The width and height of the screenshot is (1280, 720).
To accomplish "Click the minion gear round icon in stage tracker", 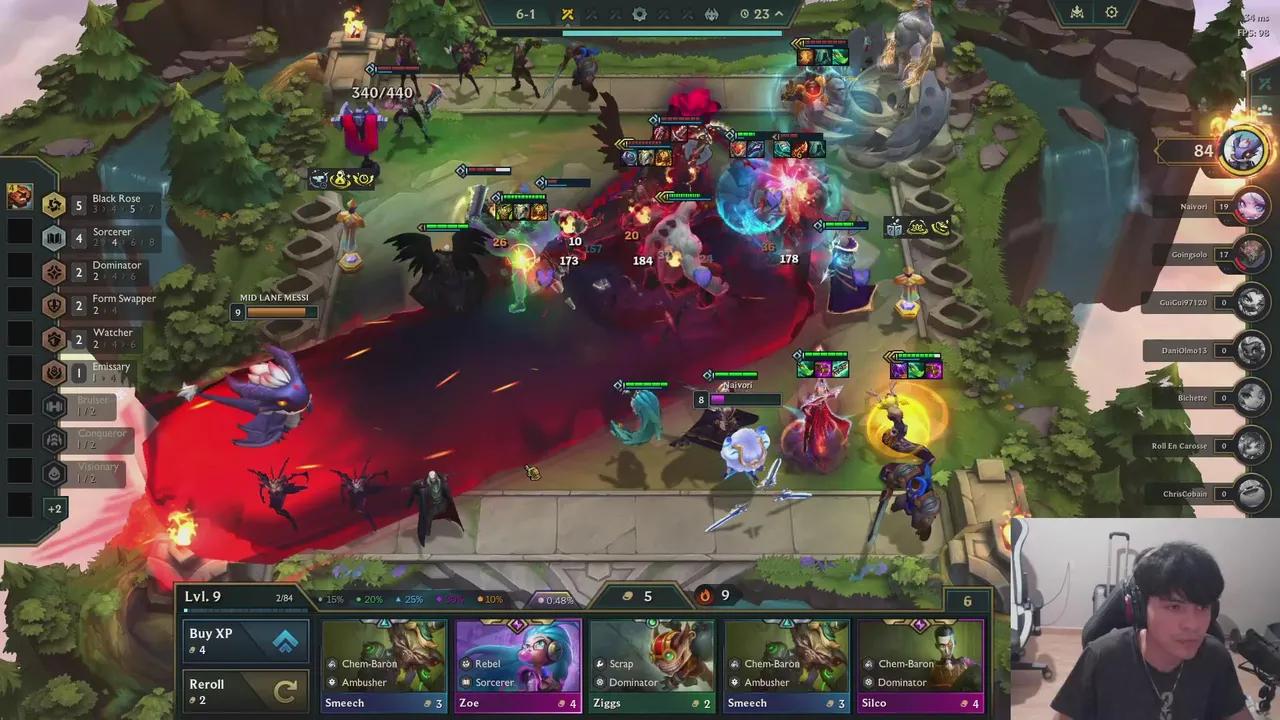I will coord(639,14).
